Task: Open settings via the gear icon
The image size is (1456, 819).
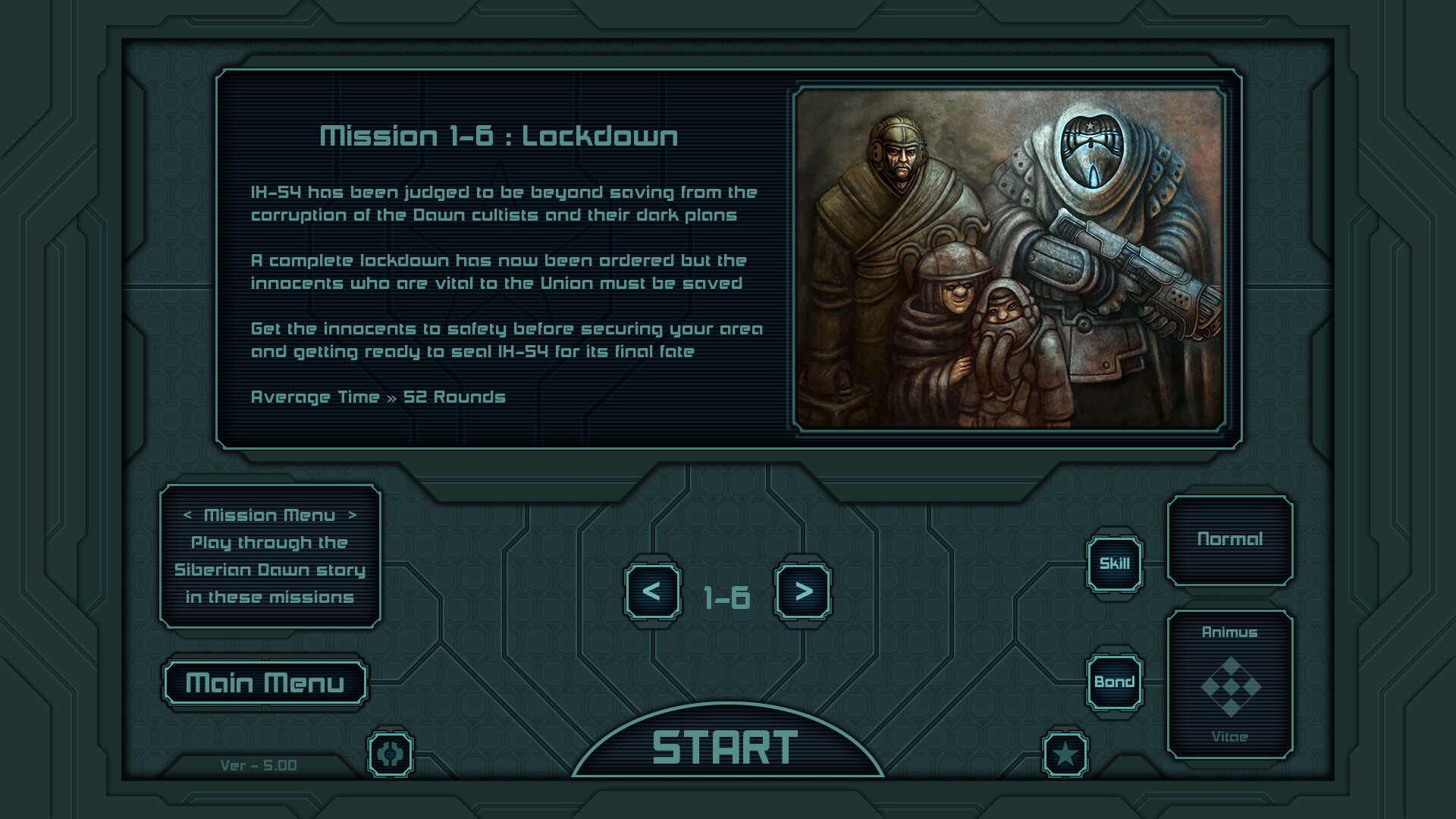Action: pos(391,755)
